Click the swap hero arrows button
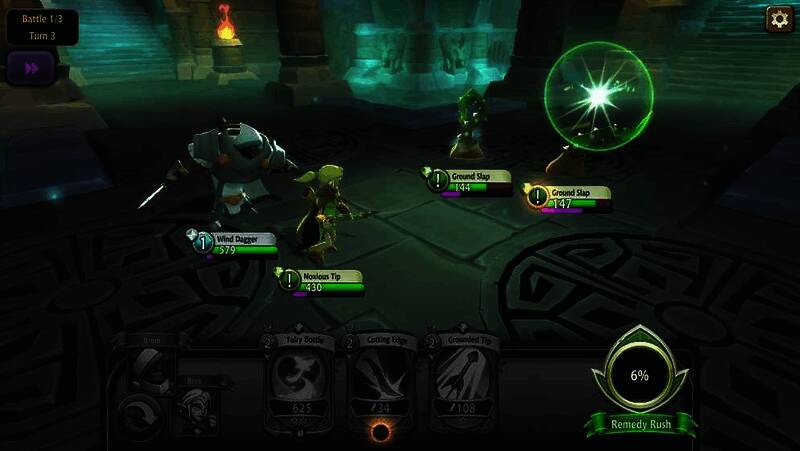Image resolution: width=800 pixels, height=451 pixels. [x=137, y=412]
